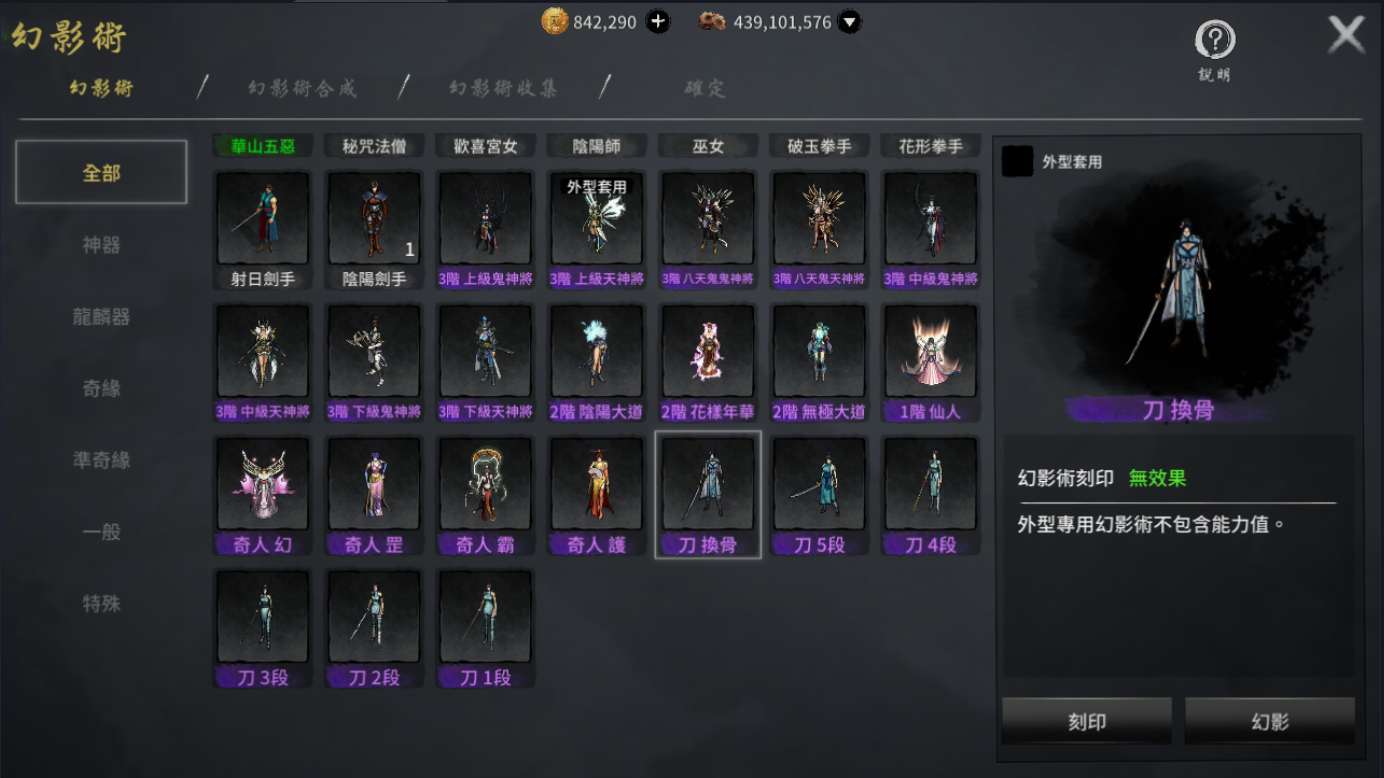Choose the 龍鱗器 category

101,317
